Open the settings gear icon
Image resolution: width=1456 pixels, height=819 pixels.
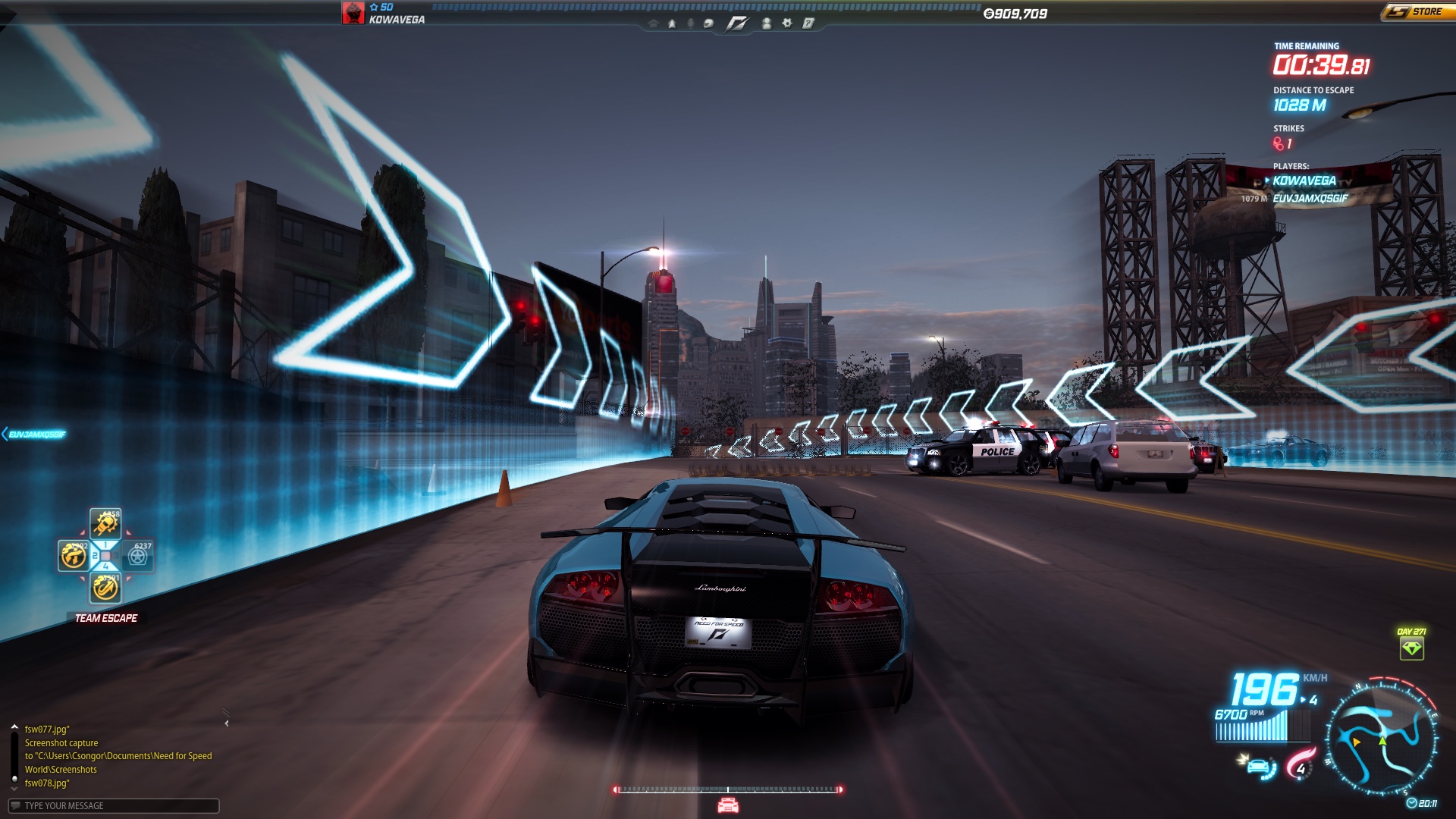point(787,24)
